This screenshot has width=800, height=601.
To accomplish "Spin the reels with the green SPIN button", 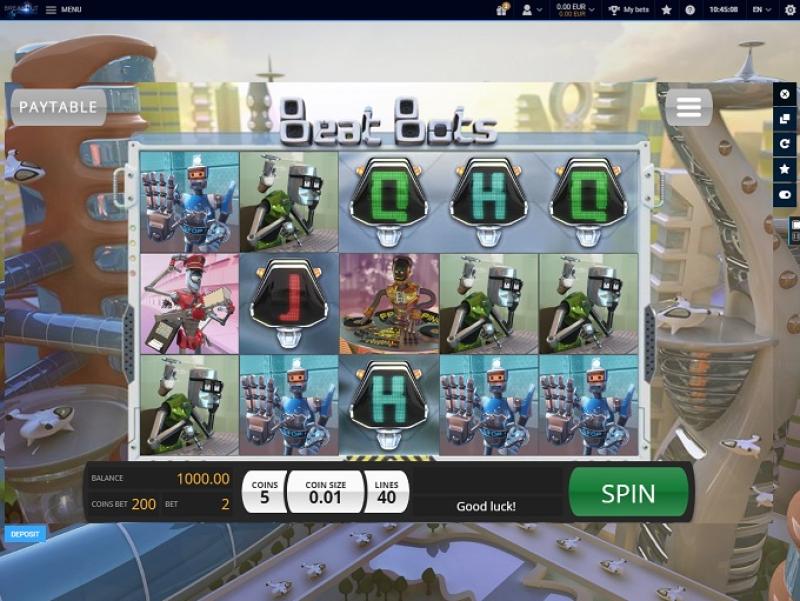I will tap(628, 493).
